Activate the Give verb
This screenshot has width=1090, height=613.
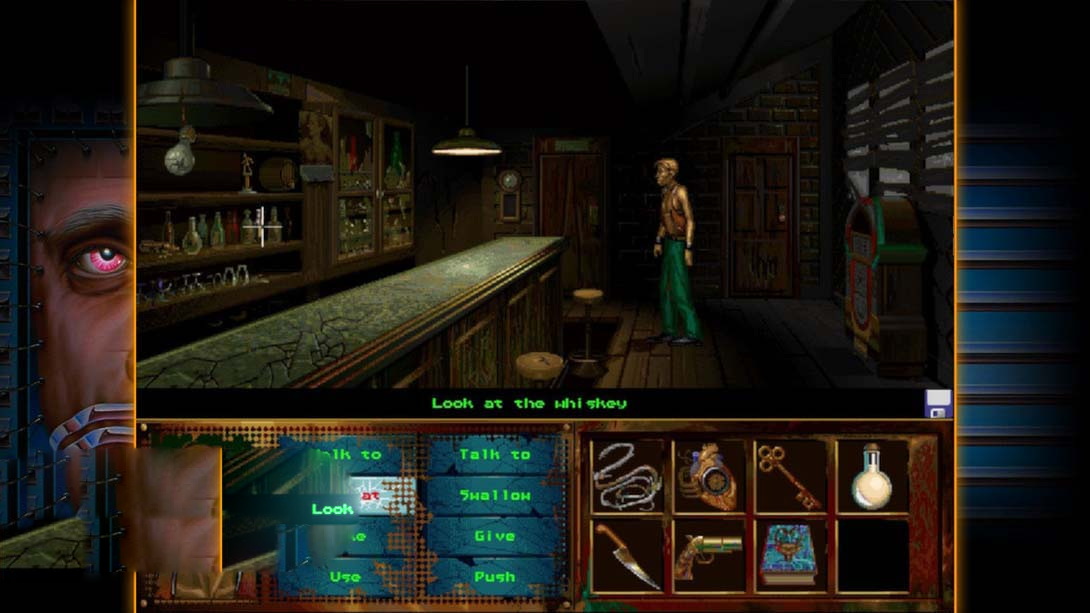click(495, 537)
